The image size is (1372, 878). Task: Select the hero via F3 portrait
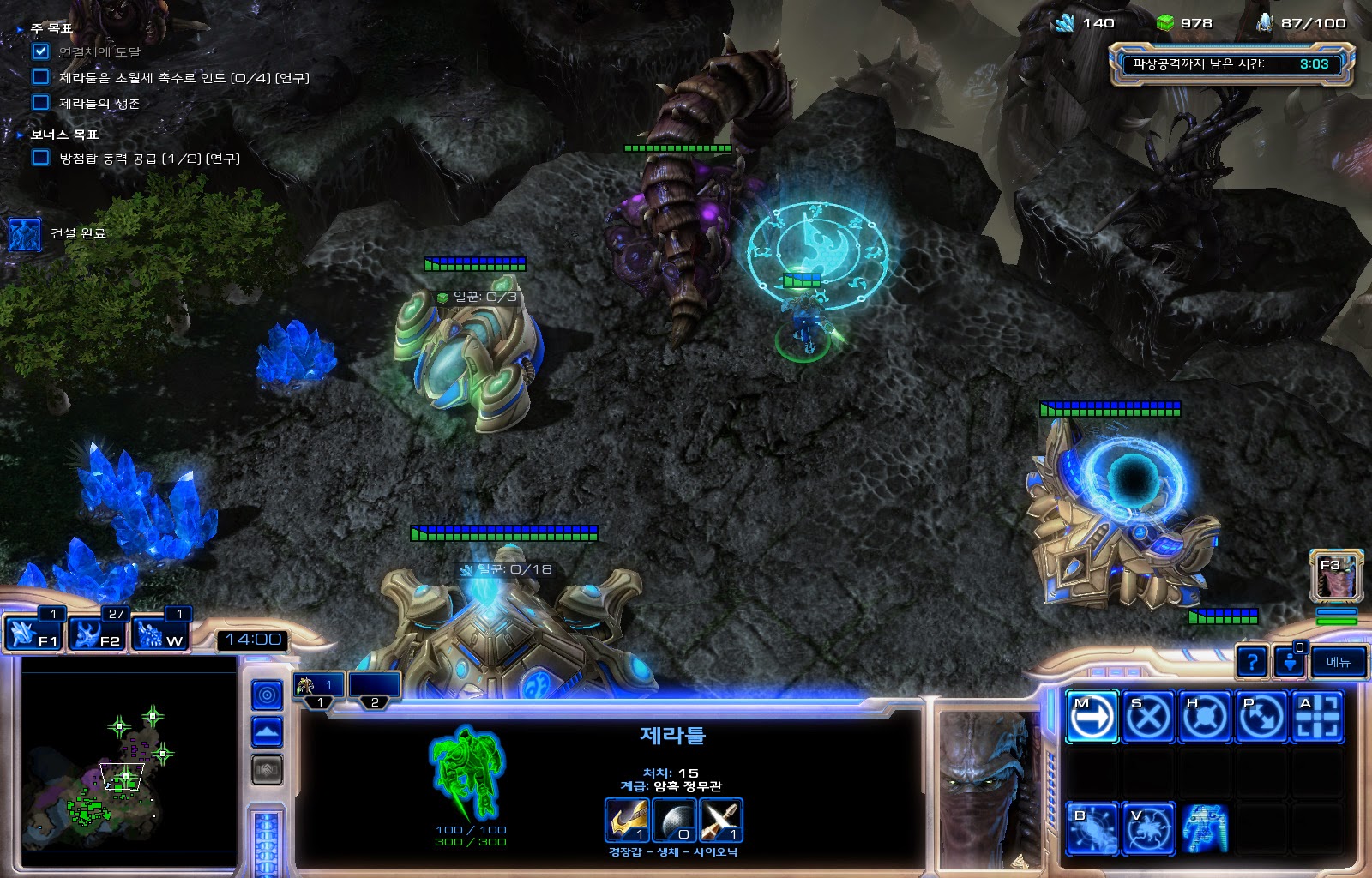click(x=1337, y=575)
